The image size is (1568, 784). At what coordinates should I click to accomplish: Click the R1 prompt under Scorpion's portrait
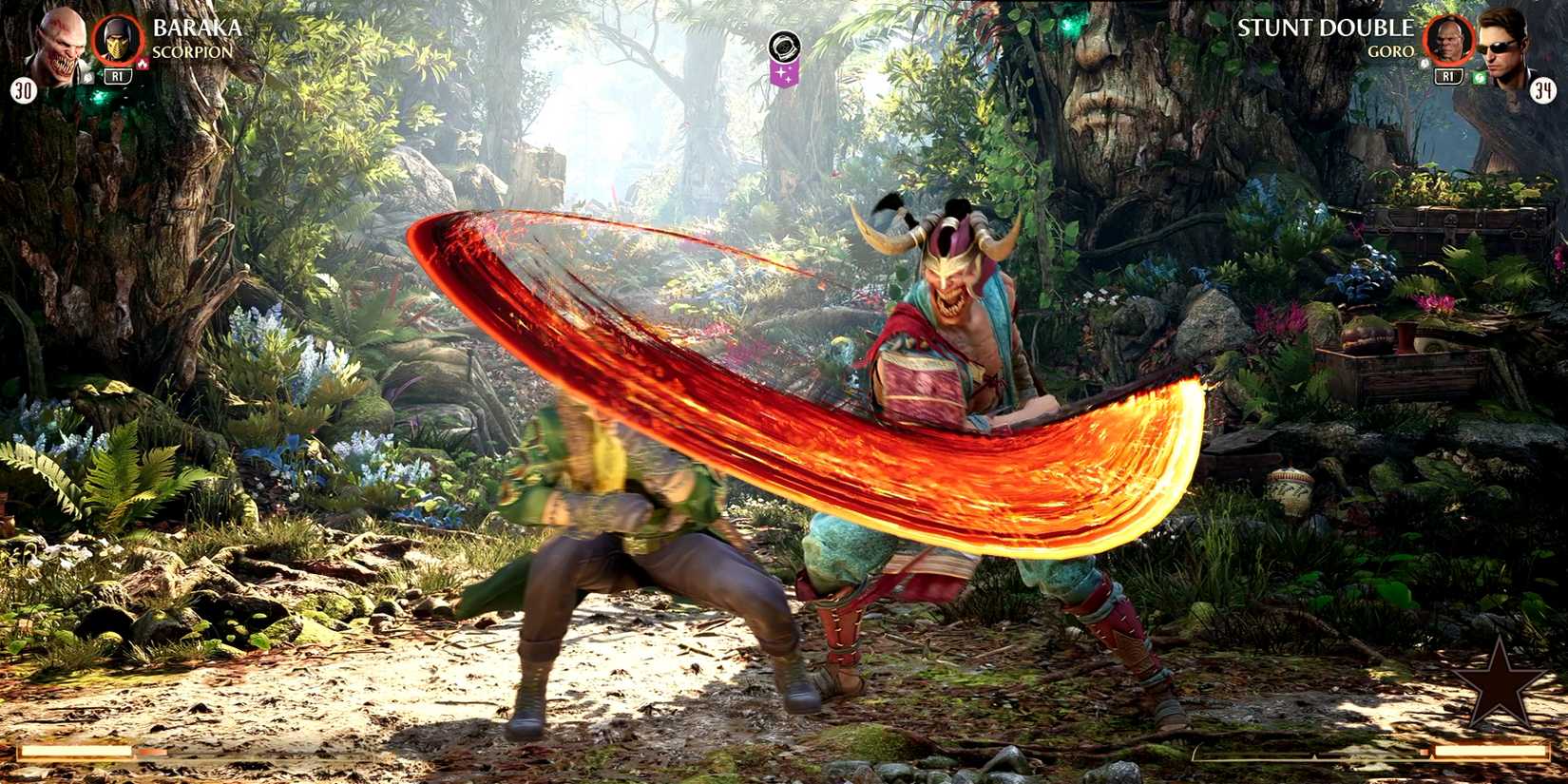[118, 76]
